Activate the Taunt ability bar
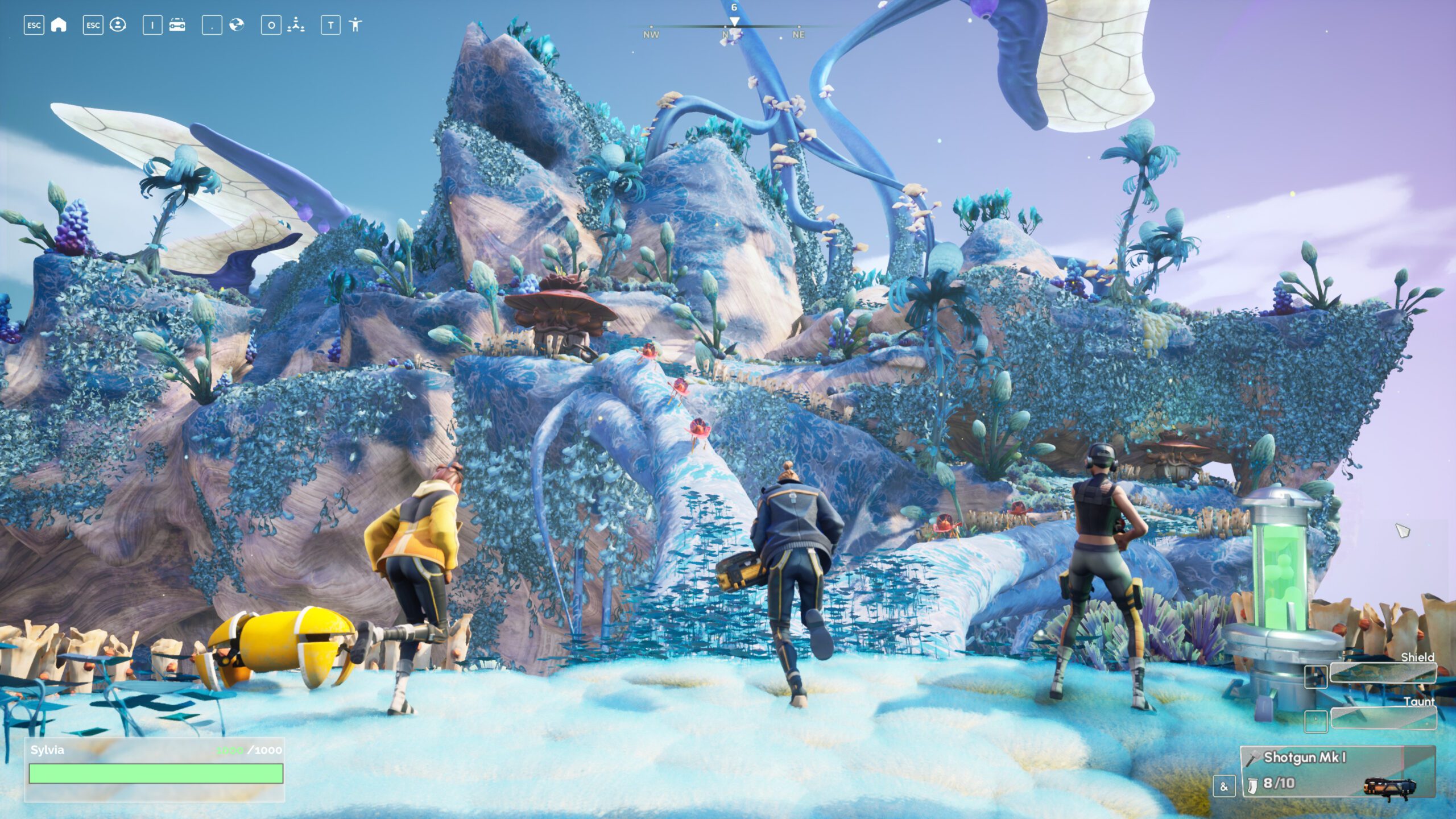 pos(1383,718)
